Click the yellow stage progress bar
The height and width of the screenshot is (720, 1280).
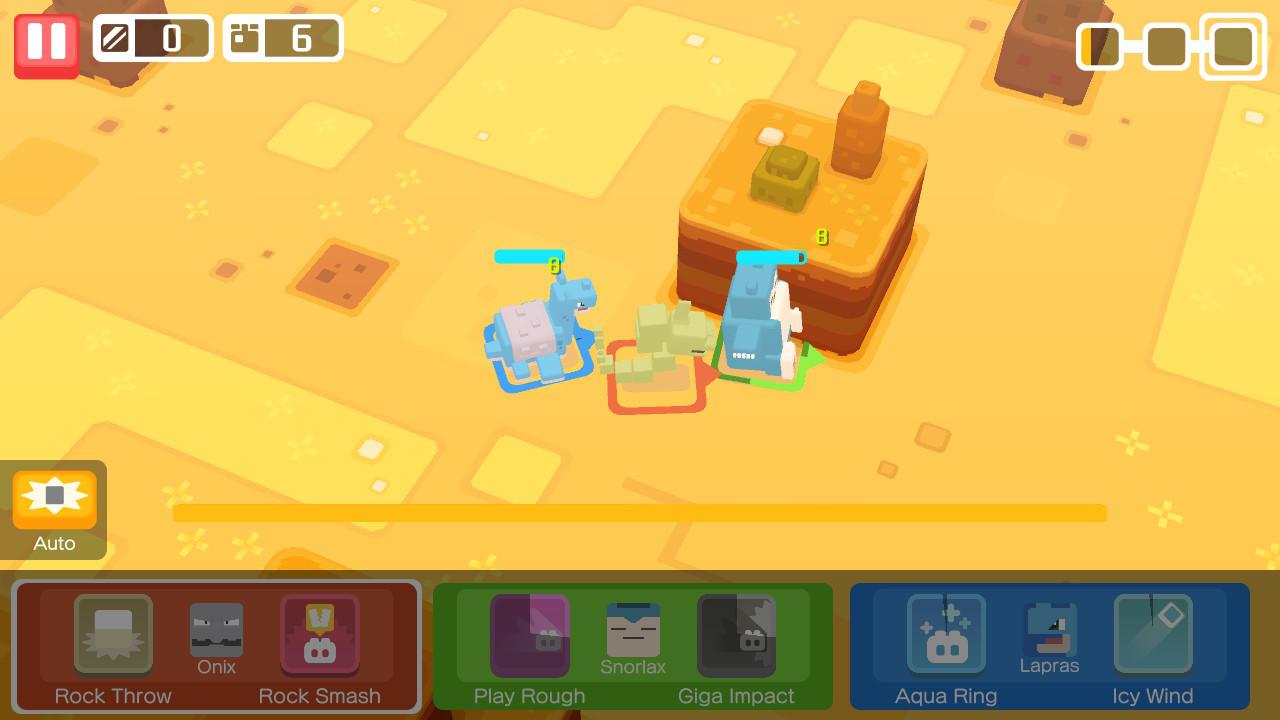pos(640,513)
